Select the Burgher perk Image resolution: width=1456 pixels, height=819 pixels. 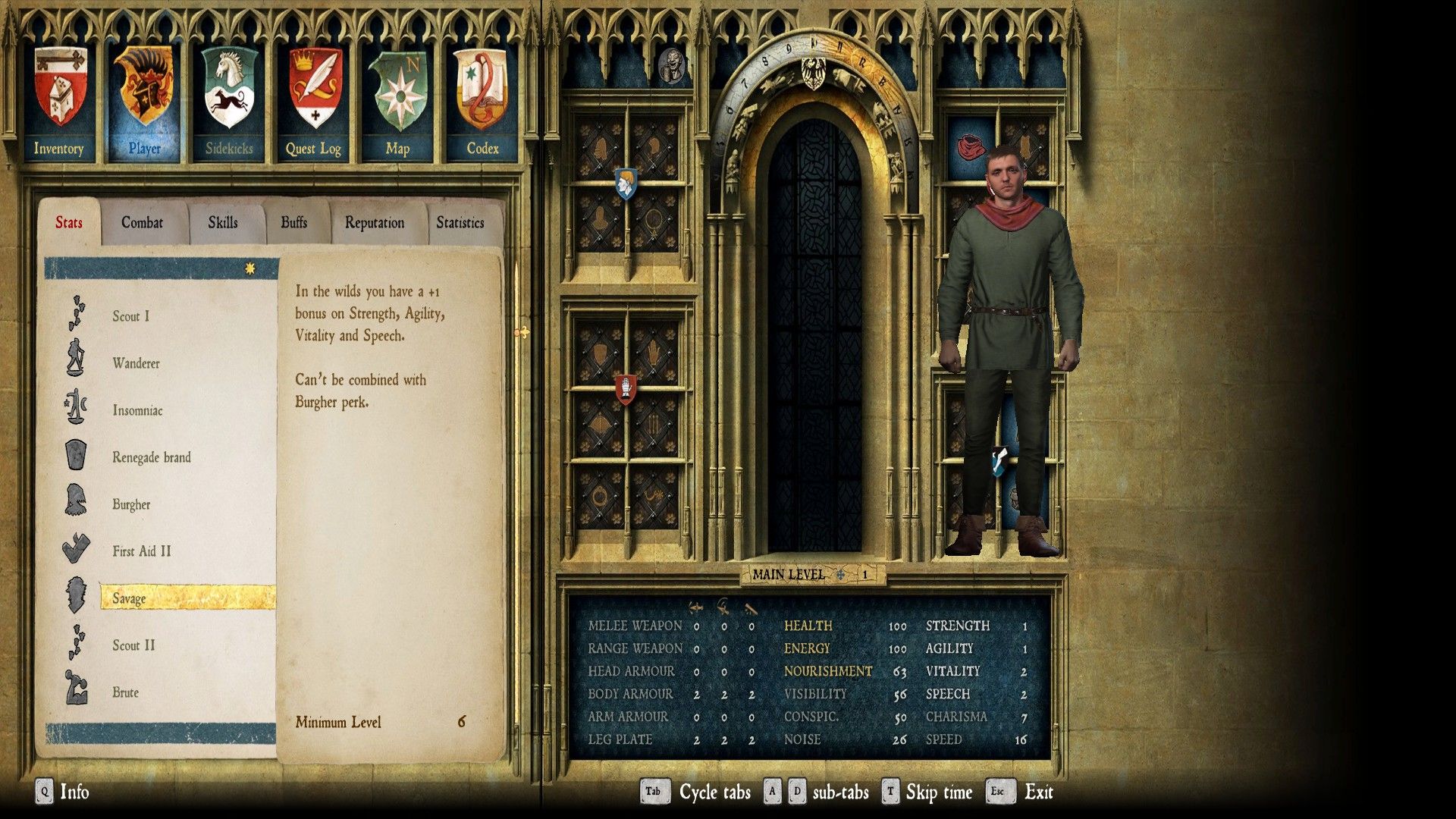click(x=131, y=504)
